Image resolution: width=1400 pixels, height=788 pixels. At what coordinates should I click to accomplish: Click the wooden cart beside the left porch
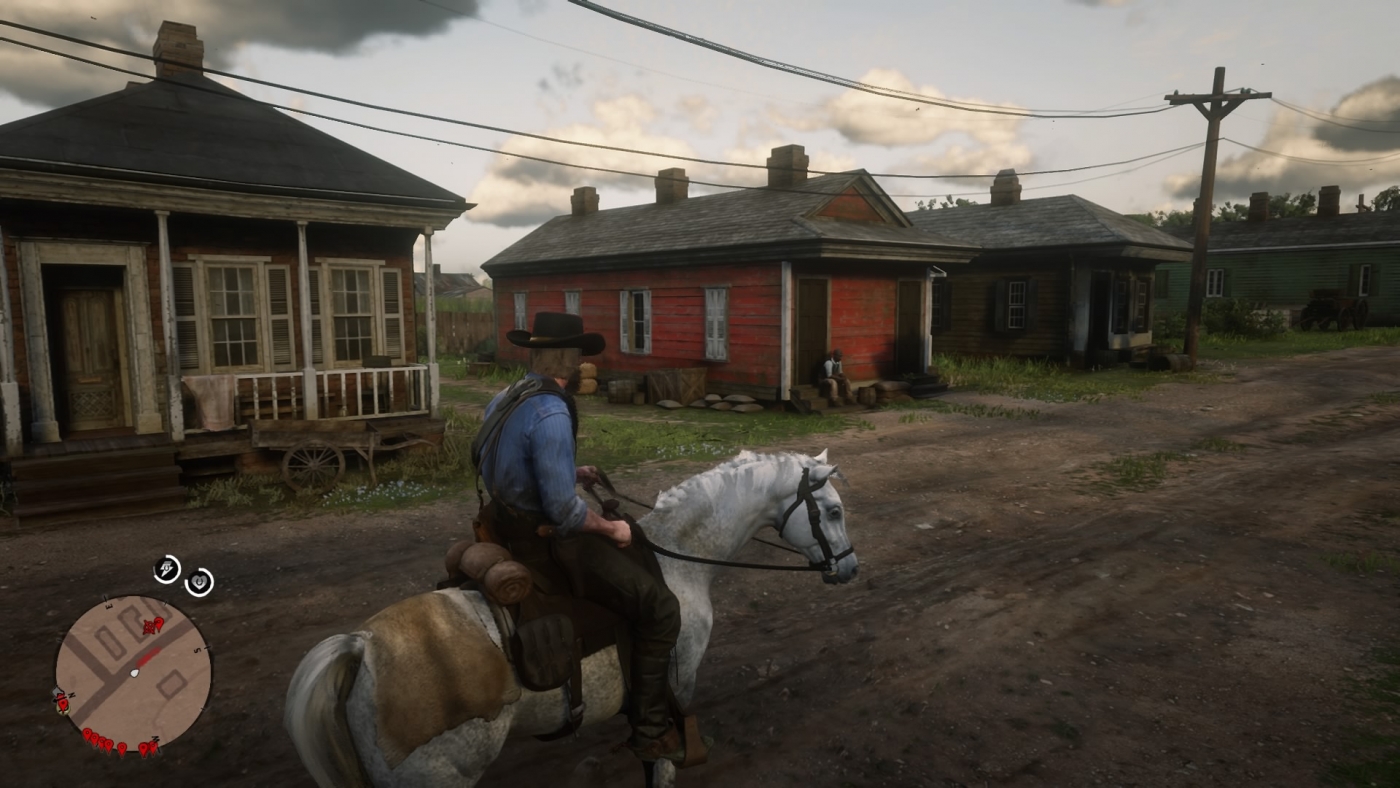pos(320,440)
